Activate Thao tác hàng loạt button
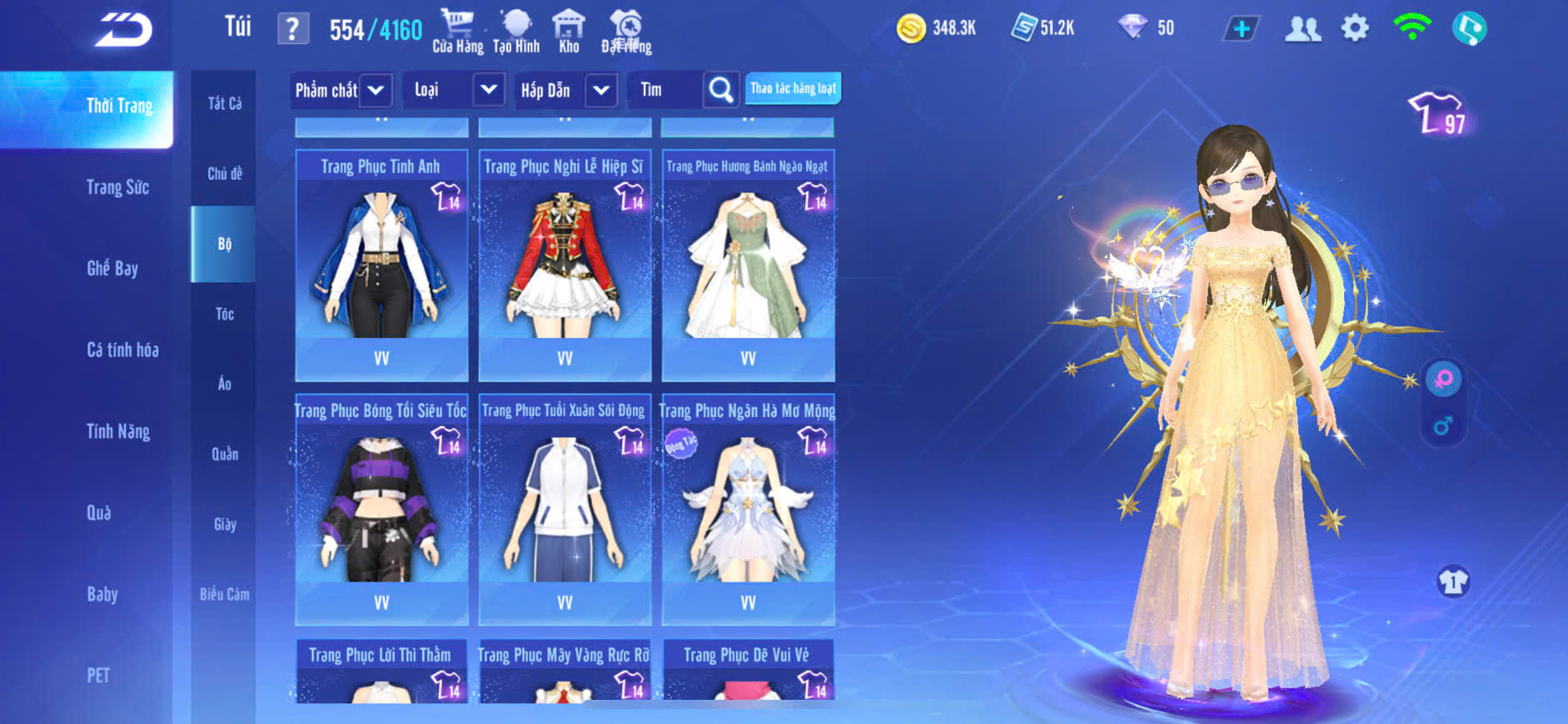The width and height of the screenshot is (1568, 724). [x=793, y=88]
